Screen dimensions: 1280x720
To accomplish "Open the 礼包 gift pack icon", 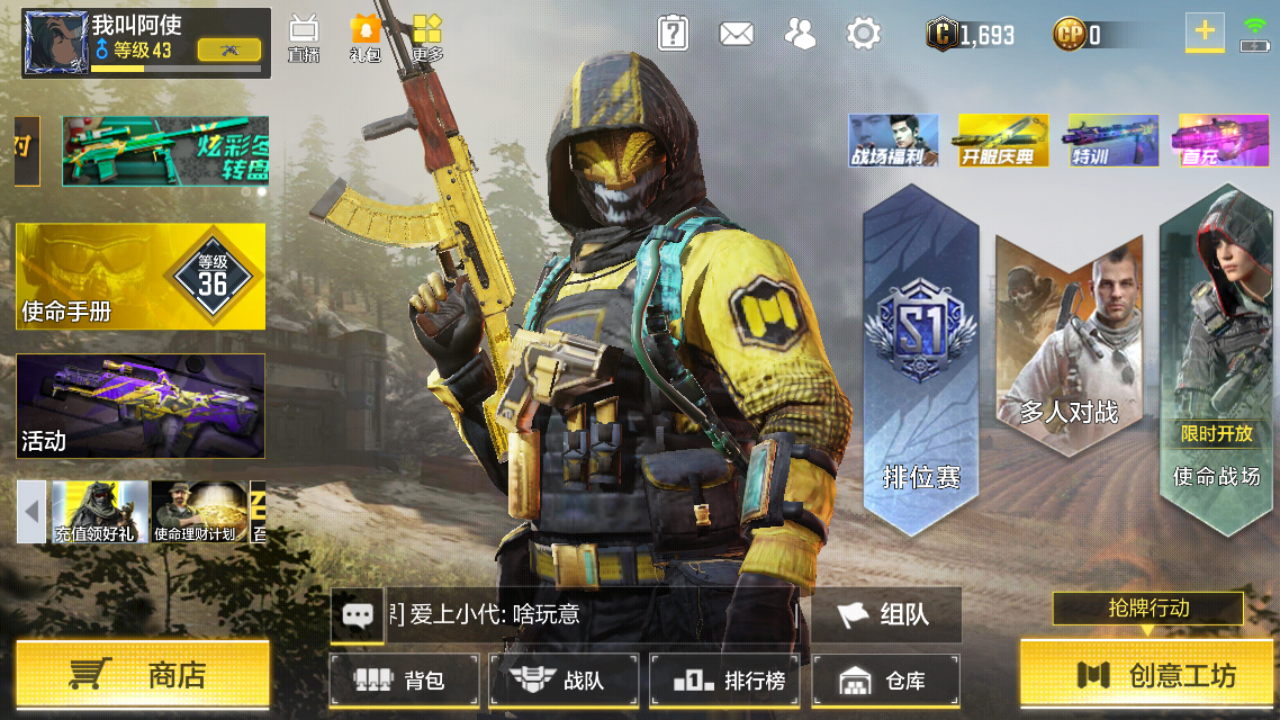I will click(x=367, y=30).
